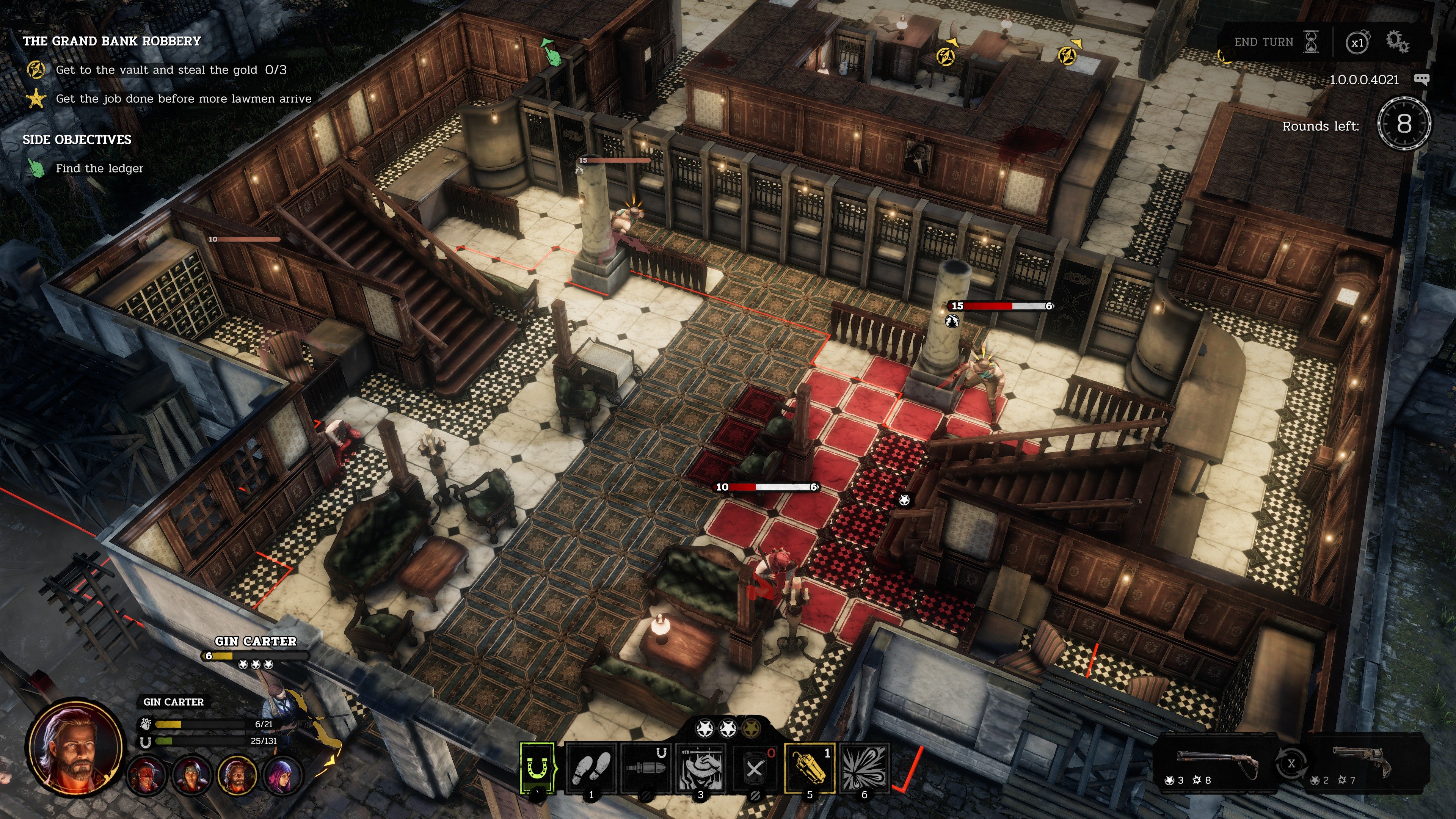This screenshot has width=1456, height=819.
Task: Select the Find the ledger side objective
Action: point(99,168)
